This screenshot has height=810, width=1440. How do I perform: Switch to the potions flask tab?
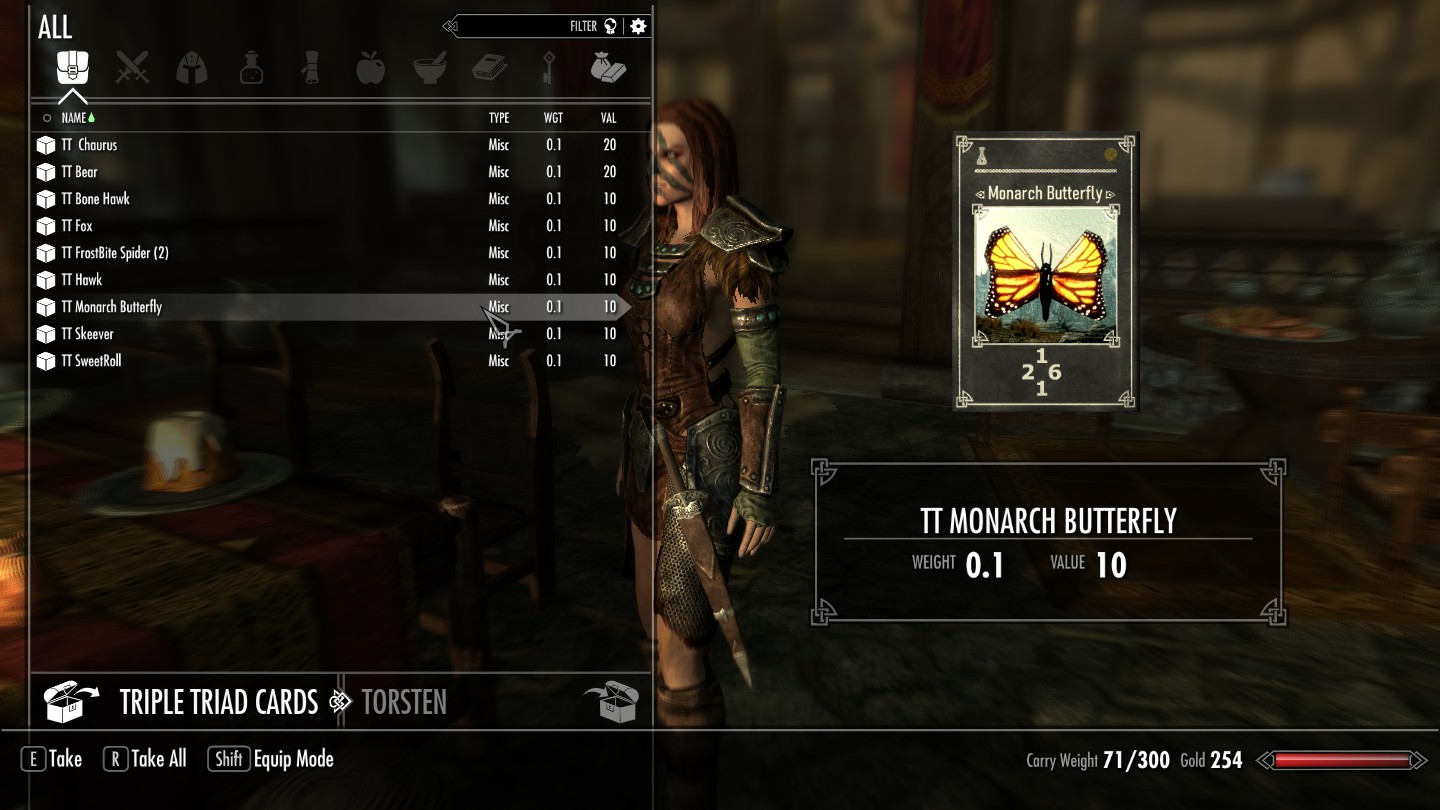(251, 68)
